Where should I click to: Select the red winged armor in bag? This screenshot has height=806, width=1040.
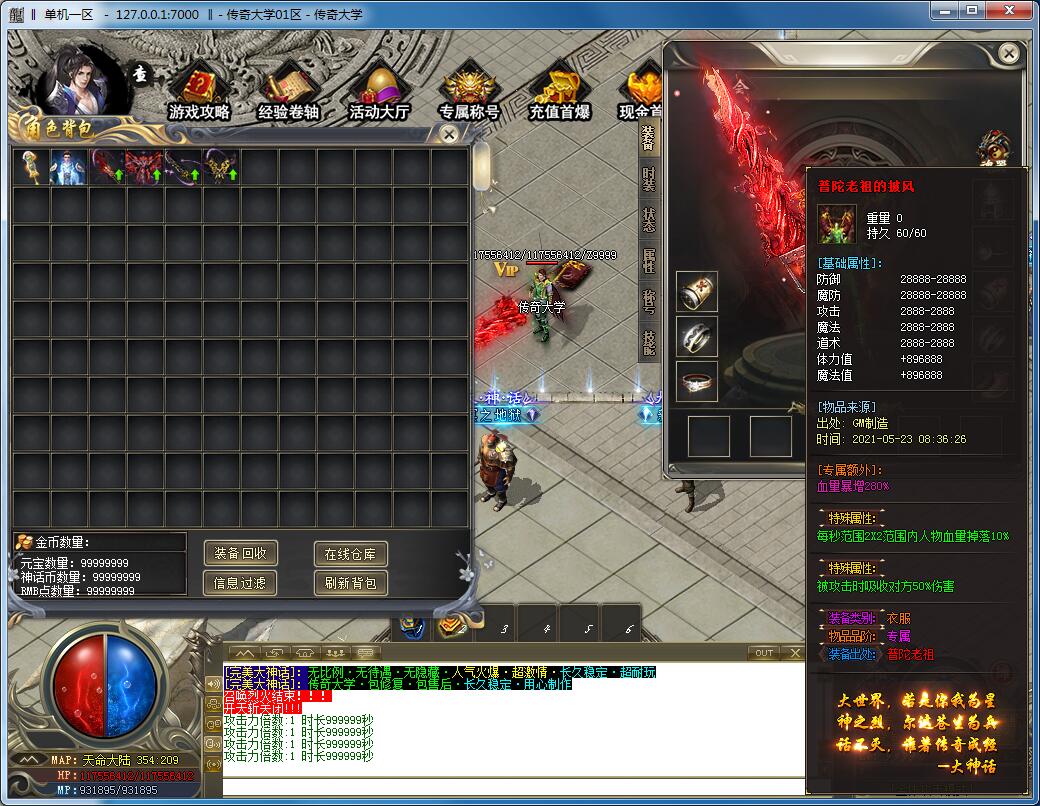pos(145,167)
